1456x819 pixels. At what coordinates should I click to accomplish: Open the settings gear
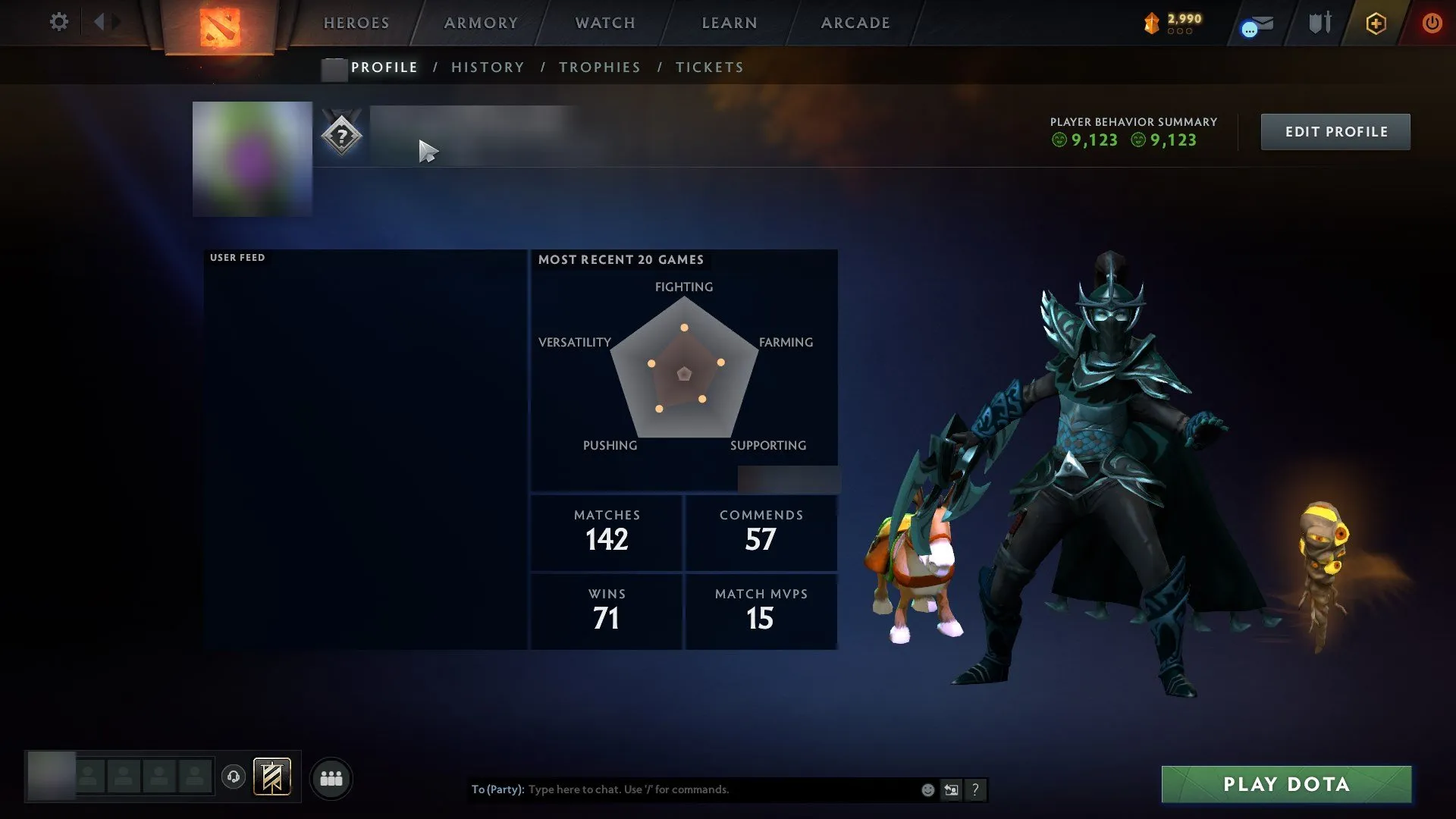click(58, 23)
